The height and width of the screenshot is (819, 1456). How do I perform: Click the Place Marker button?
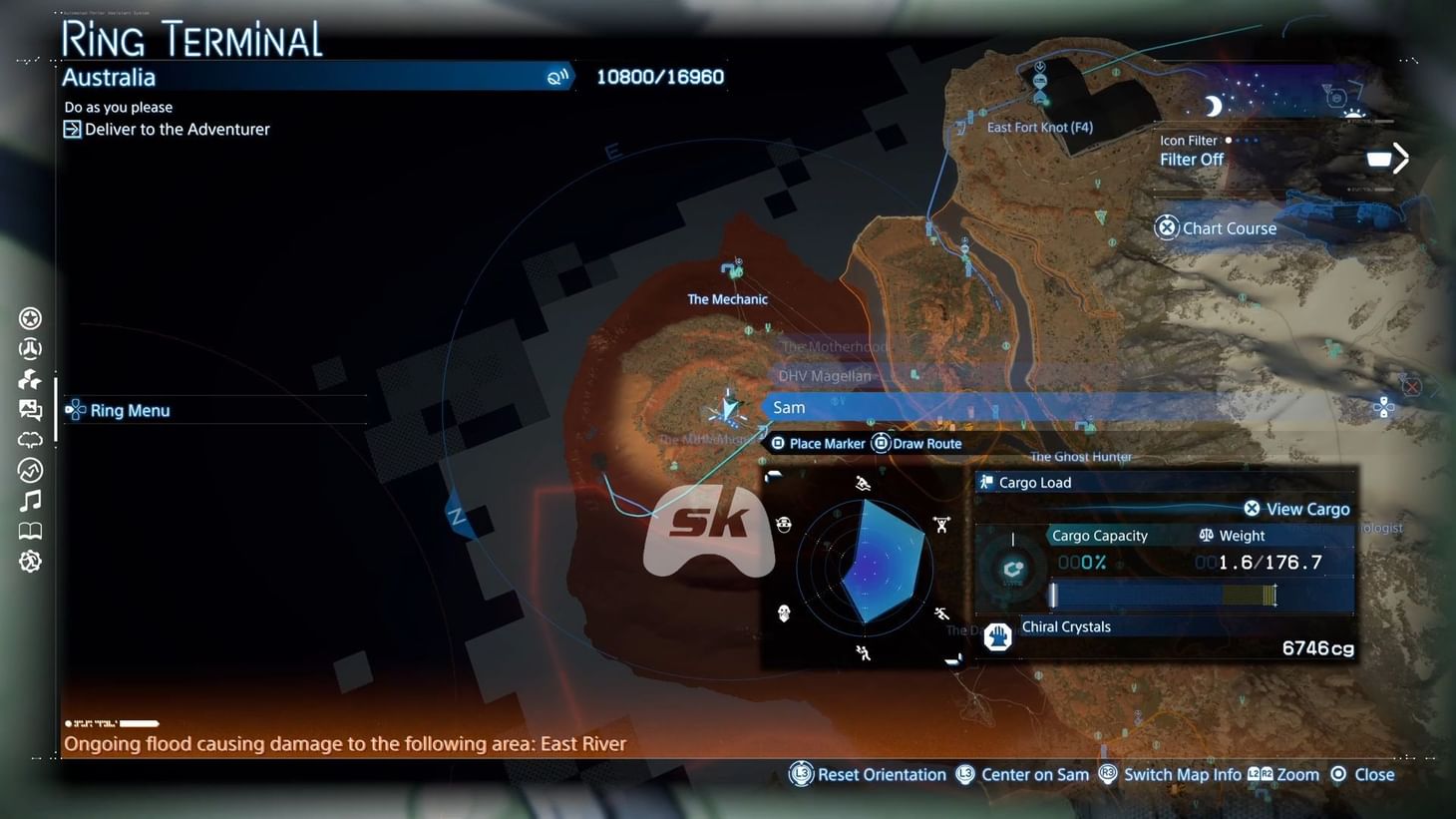pos(818,443)
